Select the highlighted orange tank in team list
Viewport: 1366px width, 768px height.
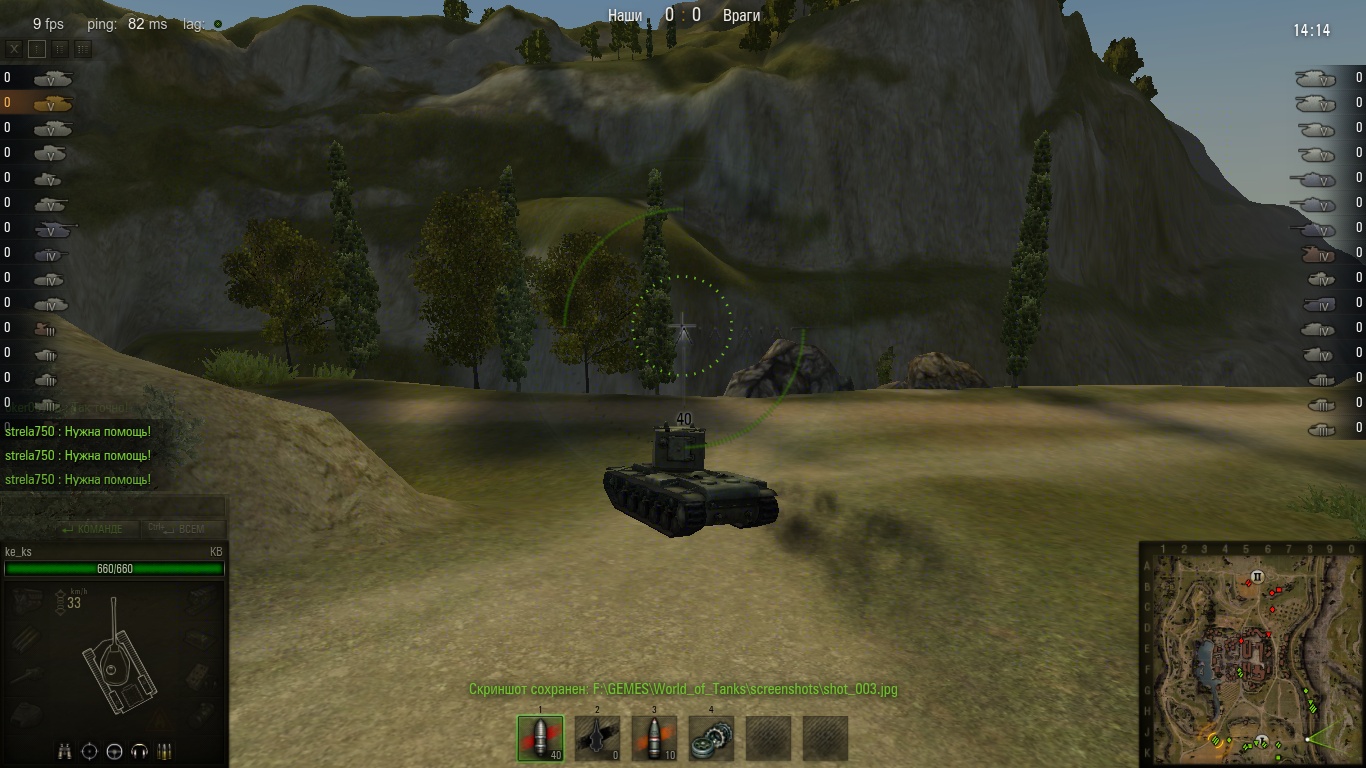(x=52, y=103)
